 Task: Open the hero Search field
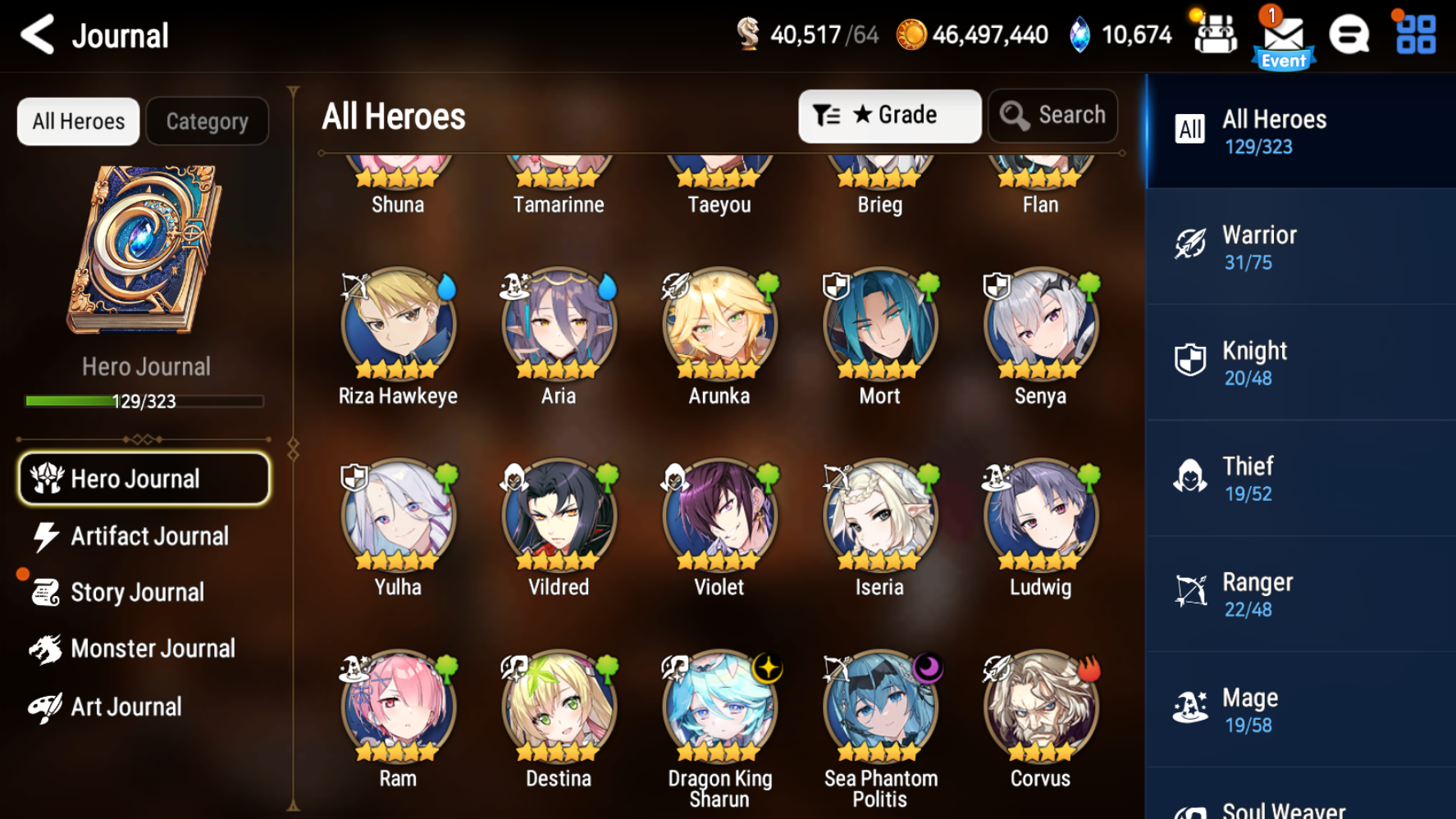[1053, 116]
